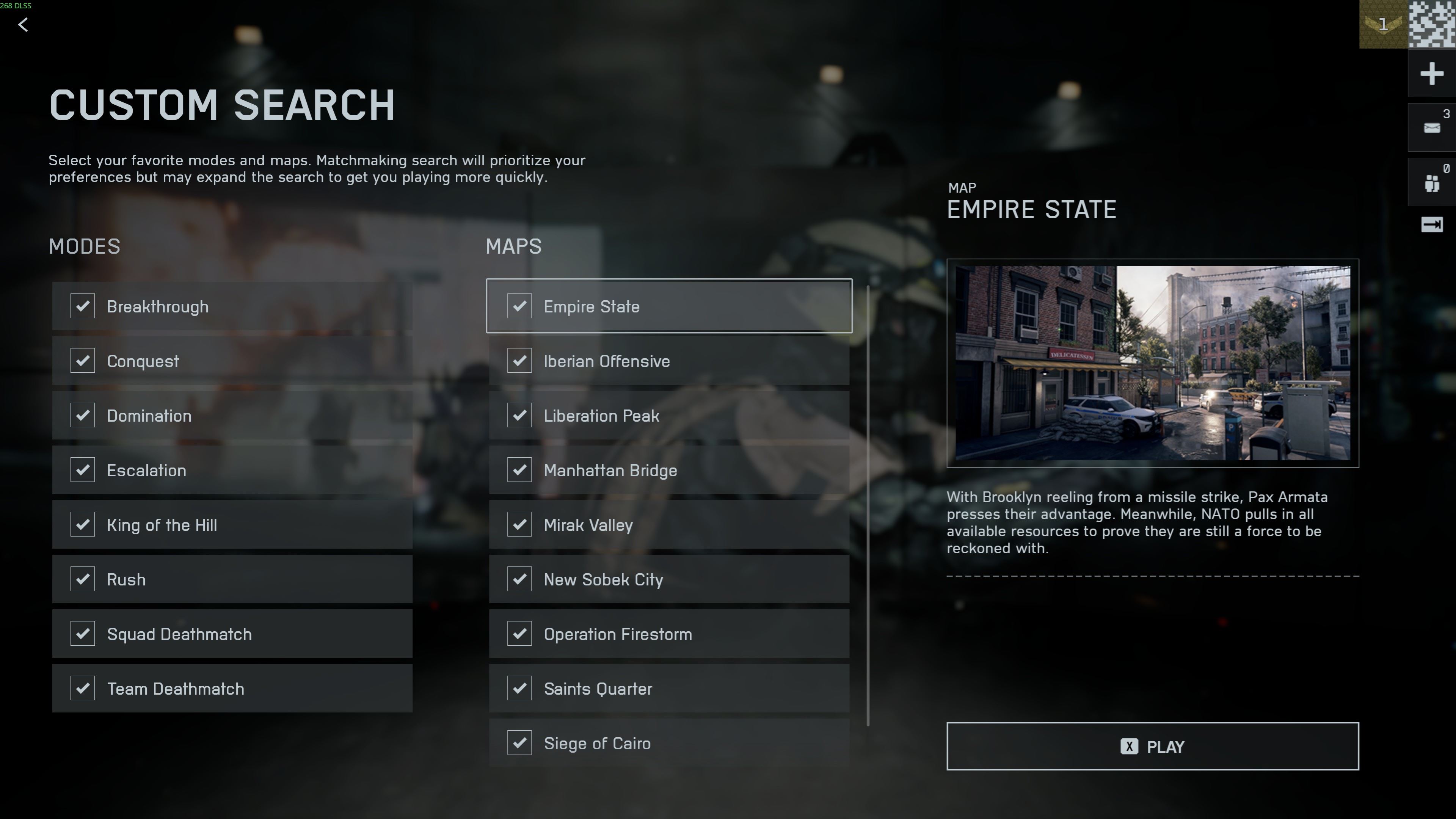Select the Iberian Offensive map row
Screen dimensions: 1456x819
pyautogui.click(x=668, y=361)
